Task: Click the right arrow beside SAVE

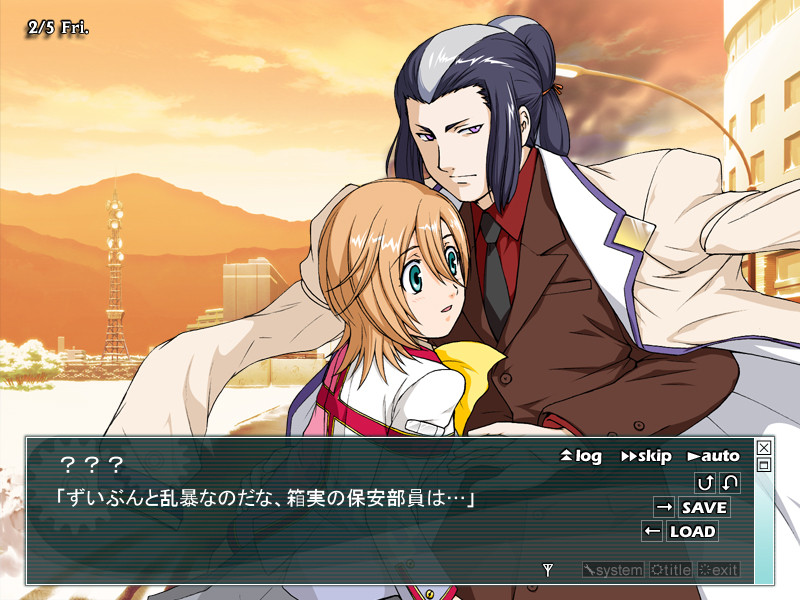Action: 664,507
